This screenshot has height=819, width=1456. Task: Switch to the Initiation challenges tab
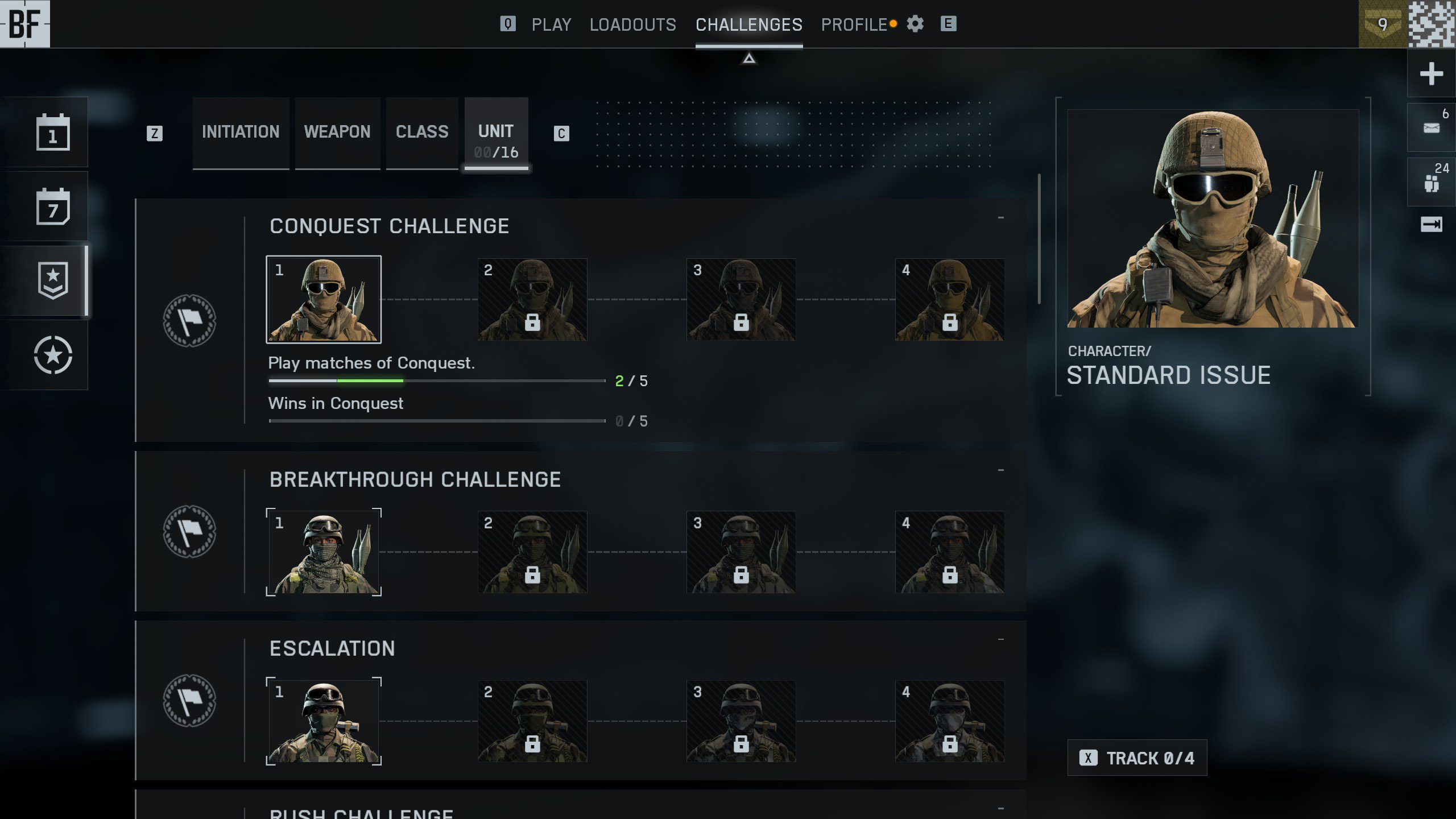pos(241,132)
